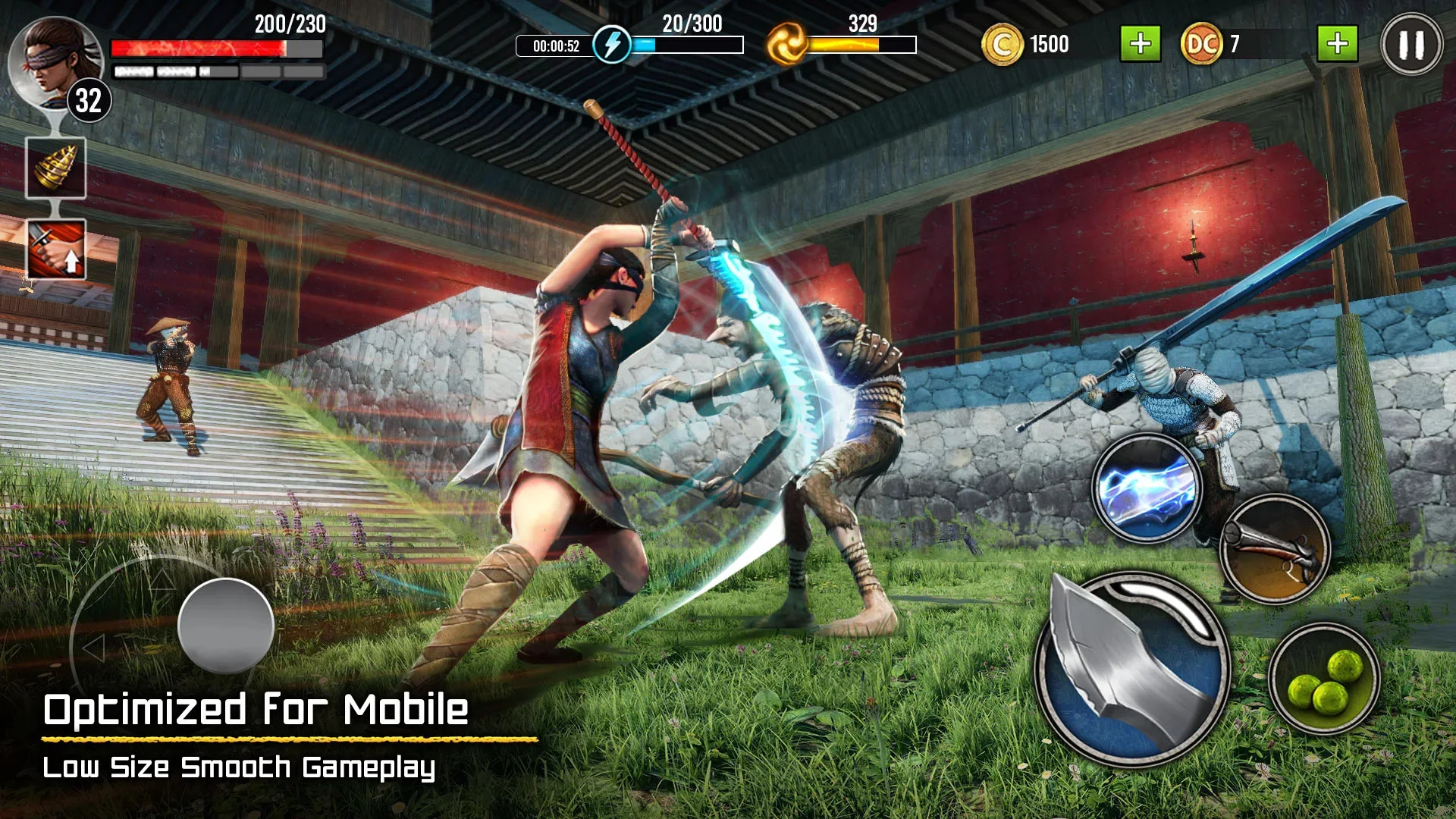Activate the sword upgrade boost icon
The height and width of the screenshot is (819, 1456).
56,249
